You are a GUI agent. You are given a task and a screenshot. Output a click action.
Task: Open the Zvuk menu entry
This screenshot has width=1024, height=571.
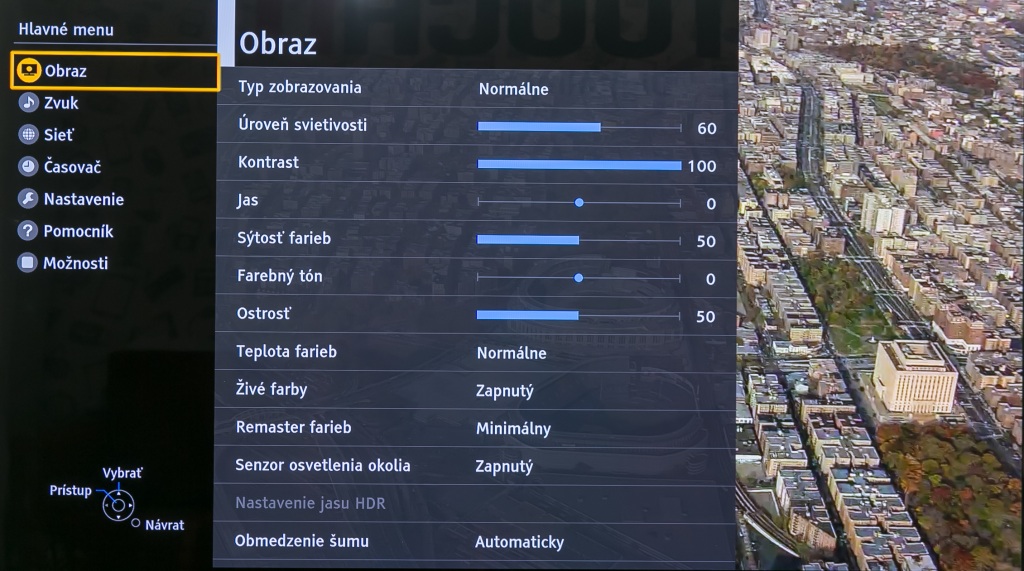pyautogui.click(x=60, y=103)
